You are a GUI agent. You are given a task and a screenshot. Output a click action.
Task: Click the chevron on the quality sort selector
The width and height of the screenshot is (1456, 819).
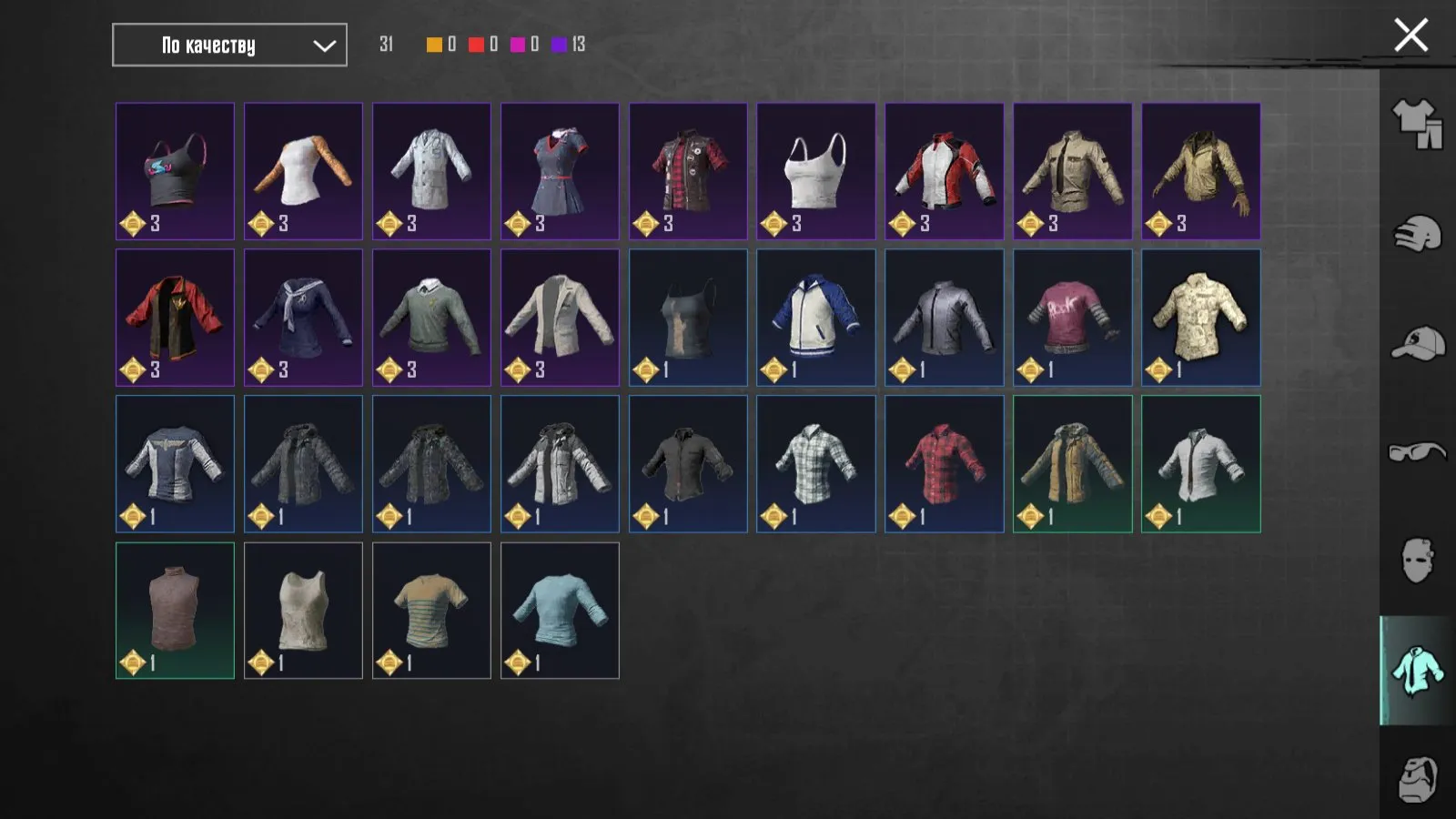pyautogui.click(x=323, y=45)
